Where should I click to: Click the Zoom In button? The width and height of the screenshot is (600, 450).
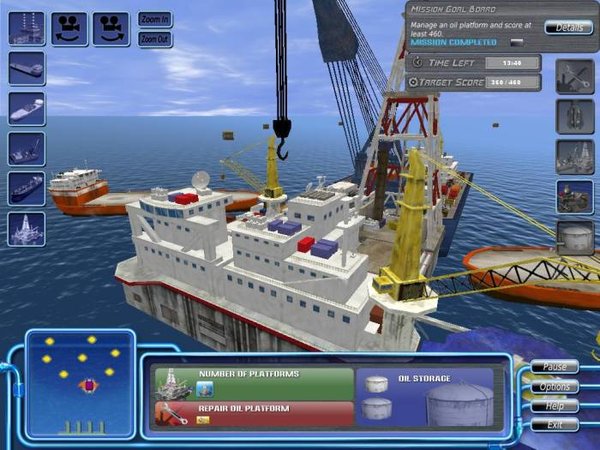coord(155,20)
